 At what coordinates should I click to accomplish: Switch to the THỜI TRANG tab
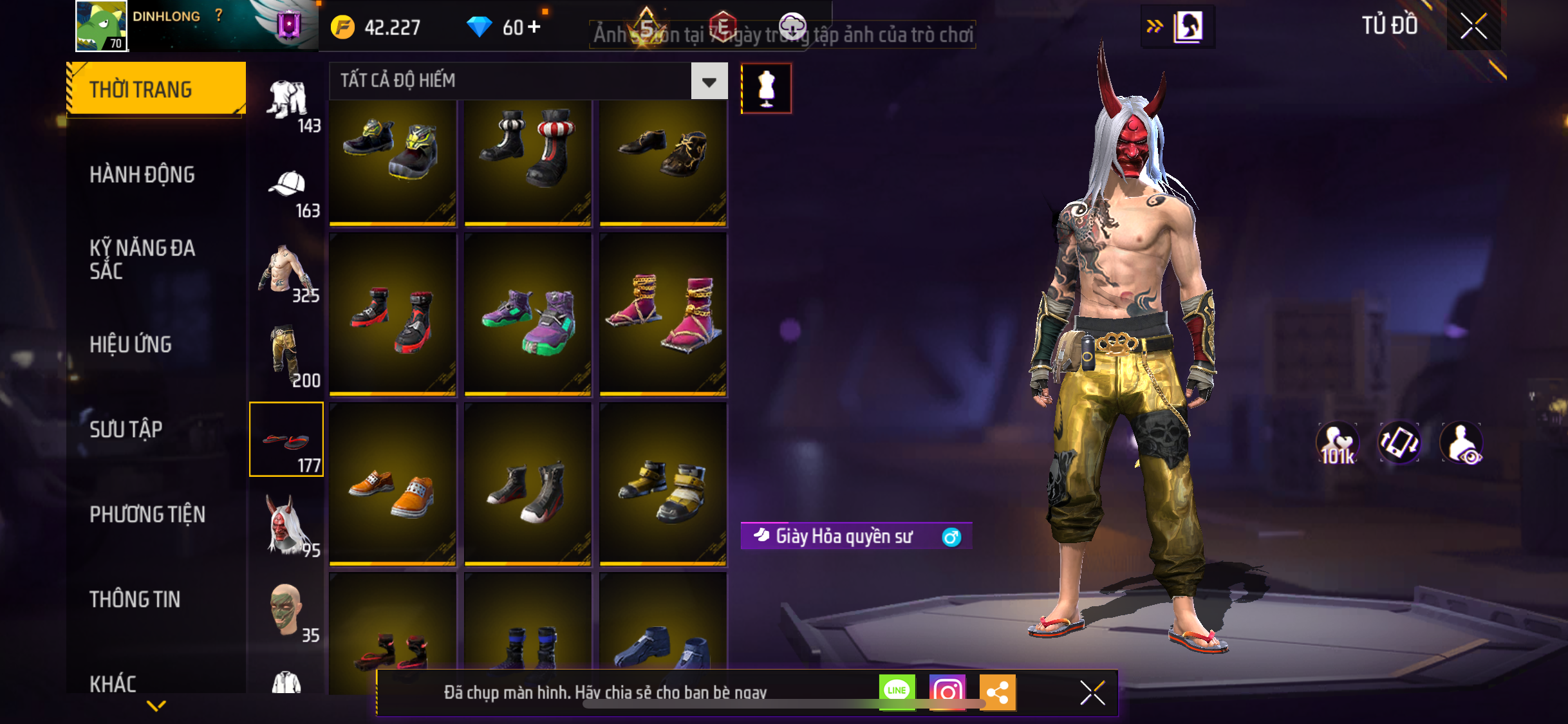click(x=156, y=89)
